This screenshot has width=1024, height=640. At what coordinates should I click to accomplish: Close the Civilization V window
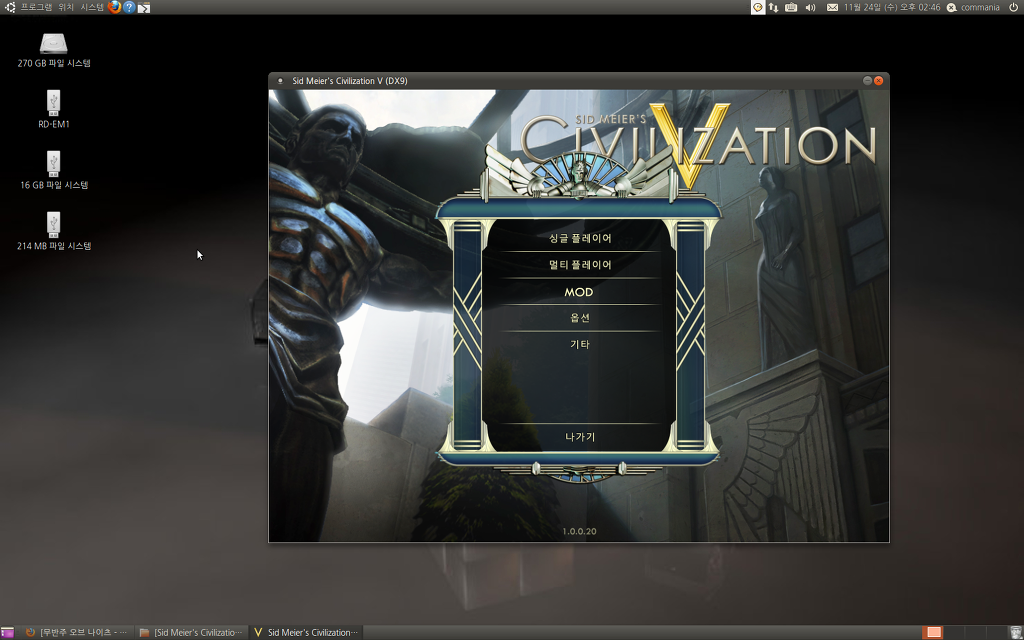click(879, 81)
